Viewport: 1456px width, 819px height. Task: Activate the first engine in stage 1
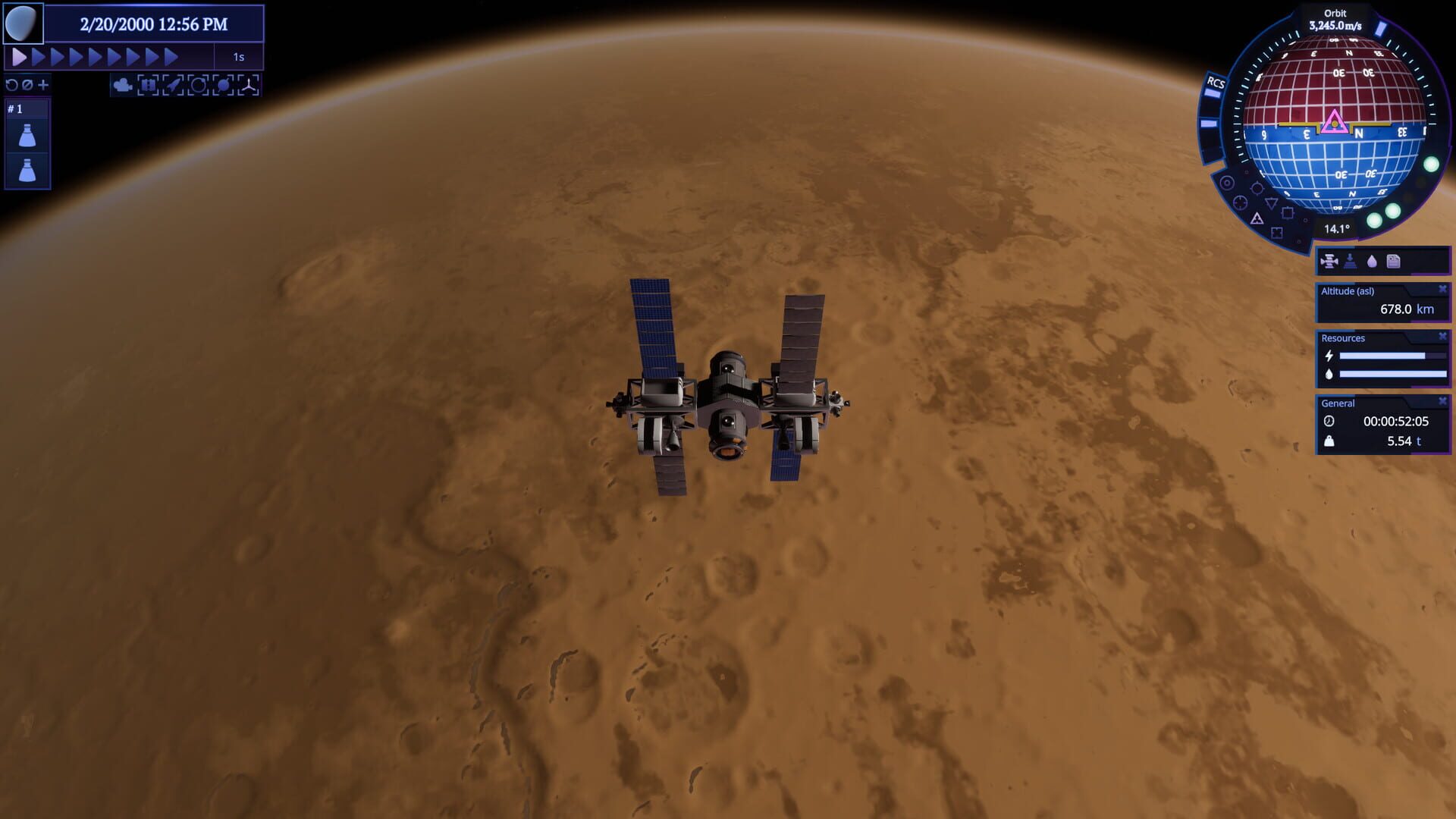[x=27, y=136]
